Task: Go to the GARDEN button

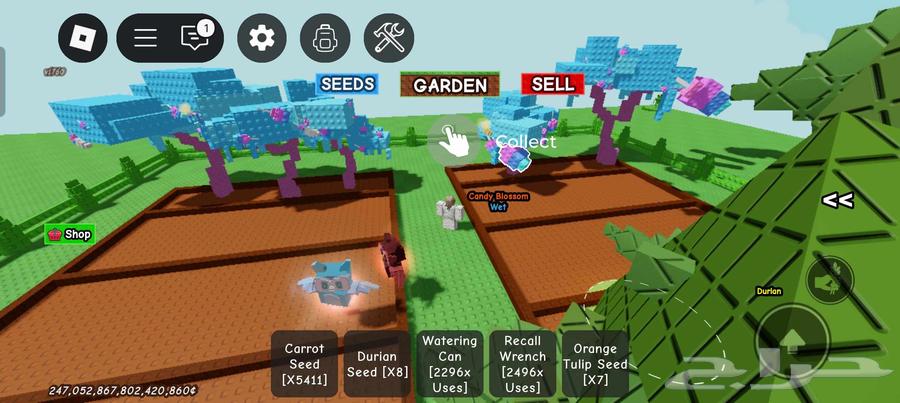Action: click(x=450, y=85)
